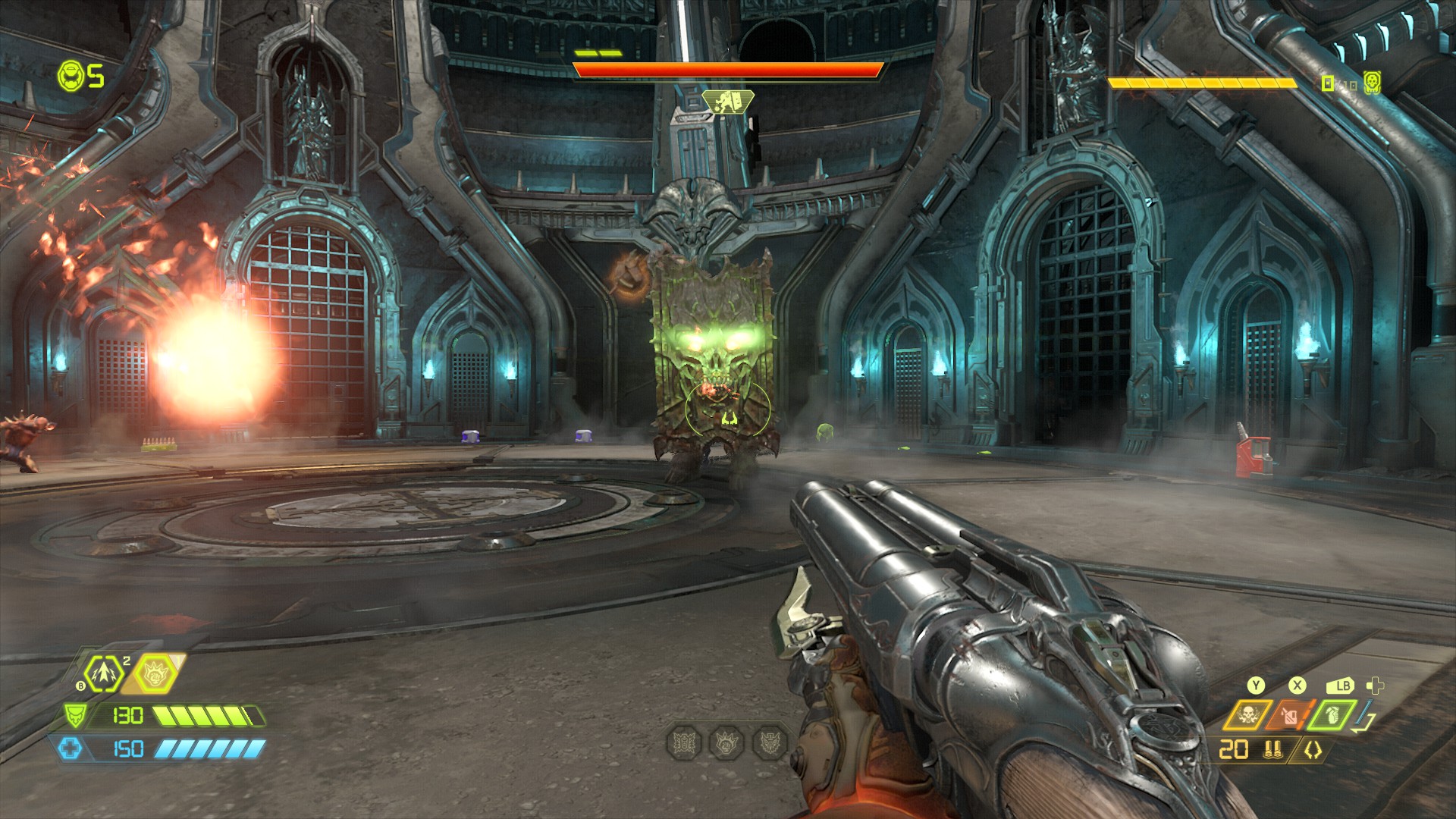Click the green armor shield icon
This screenshot has height=819, width=1456.
click(75, 715)
